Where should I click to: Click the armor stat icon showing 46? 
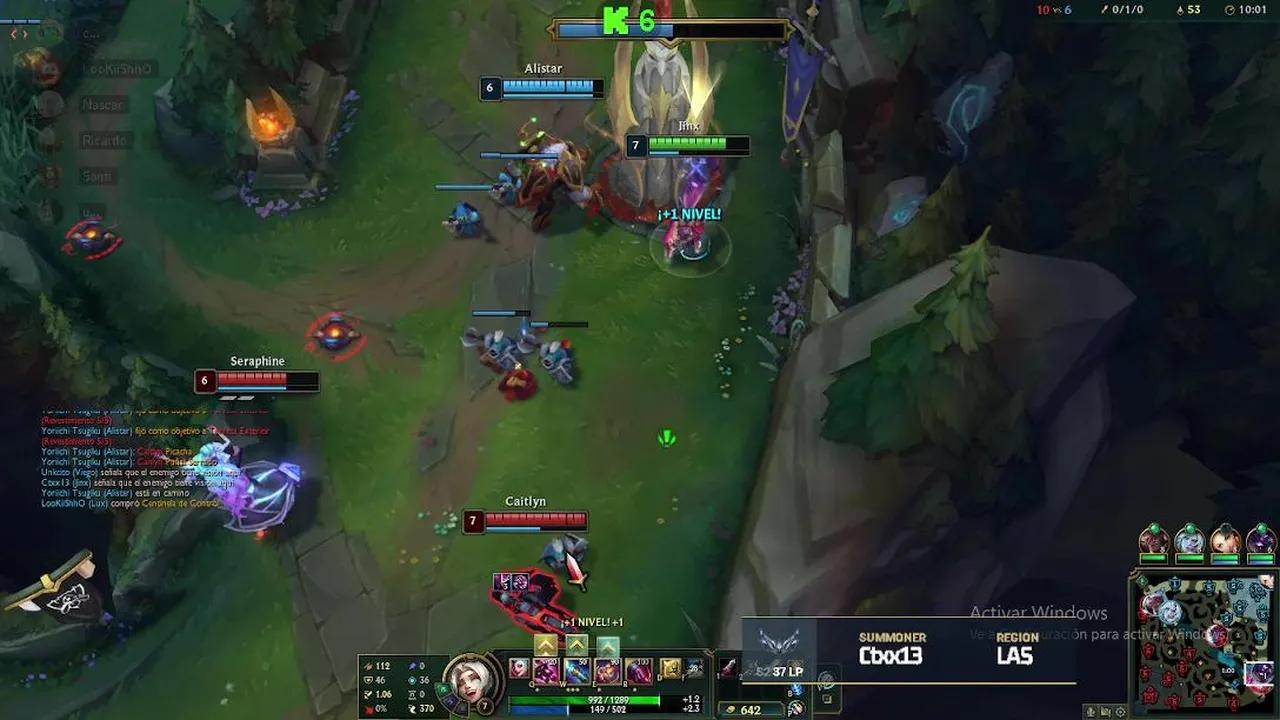[369, 678]
